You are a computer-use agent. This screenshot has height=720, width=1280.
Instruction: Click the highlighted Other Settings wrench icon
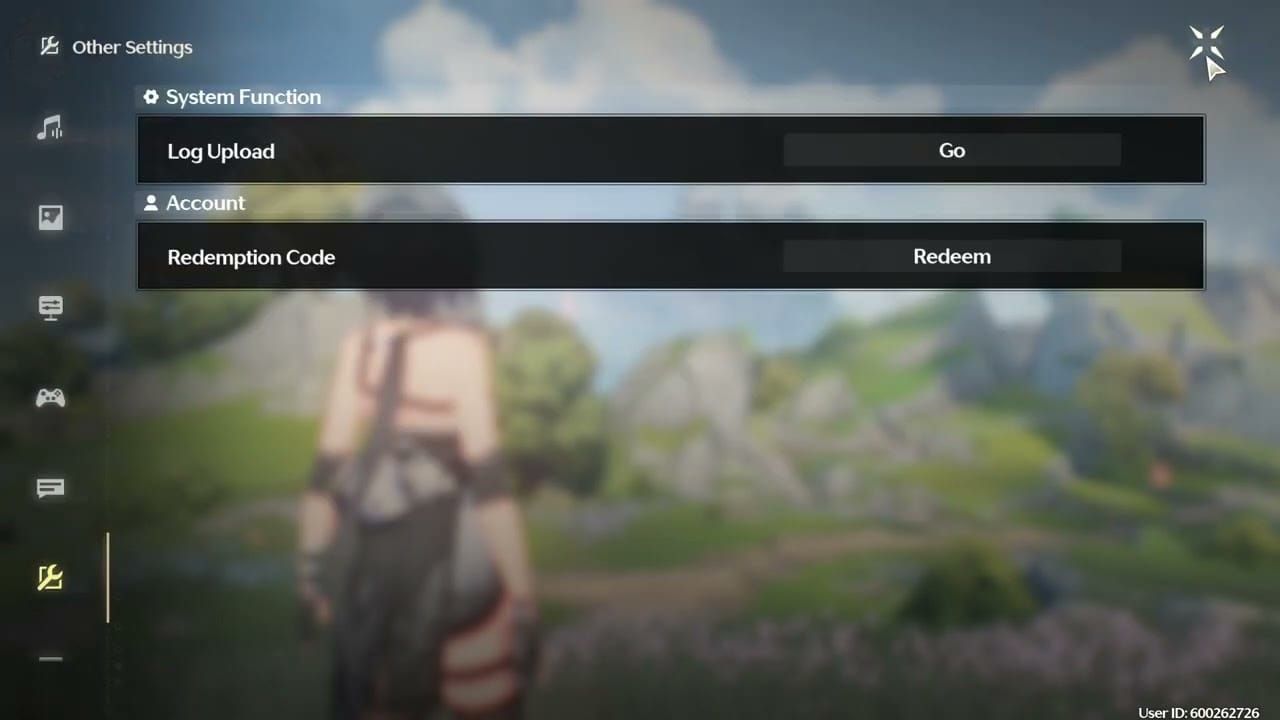(50, 578)
